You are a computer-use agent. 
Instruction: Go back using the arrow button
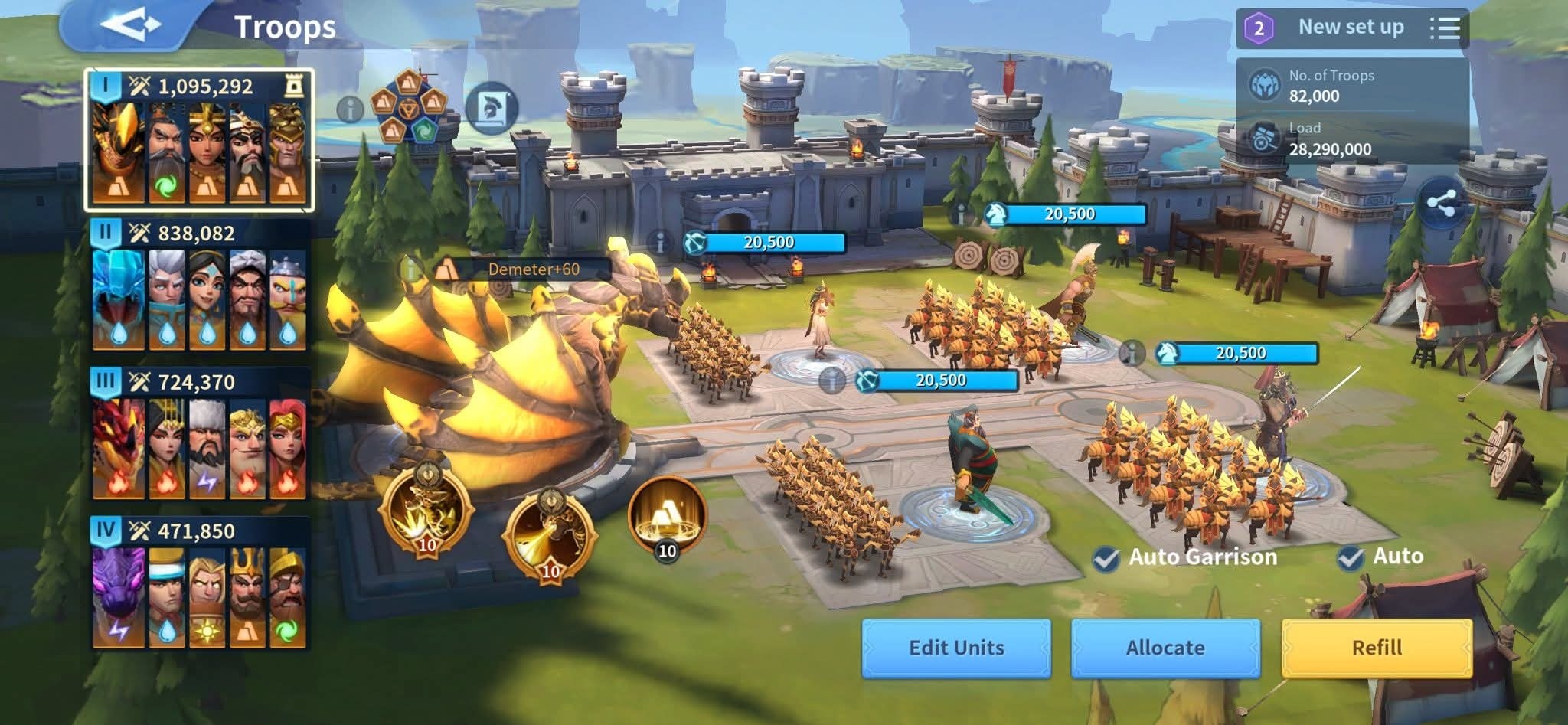pyautogui.click(x=129, y=25)
